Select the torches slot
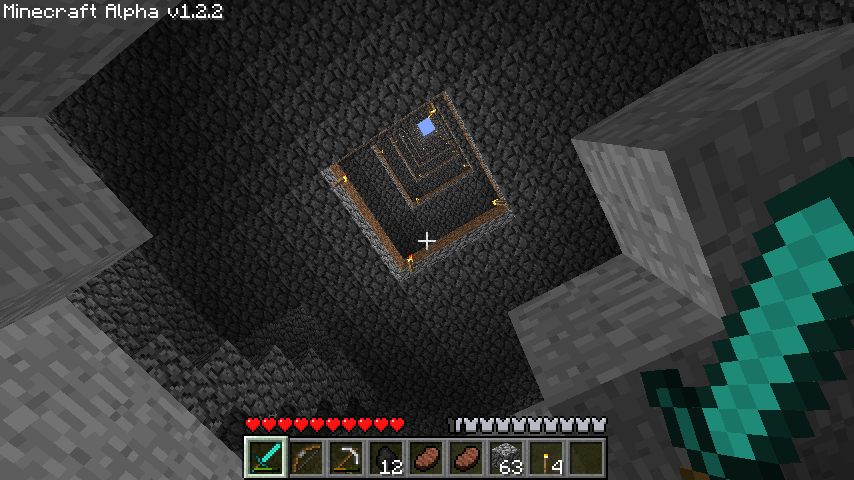This screenshot has height=480, width=854. coord(546,457)
